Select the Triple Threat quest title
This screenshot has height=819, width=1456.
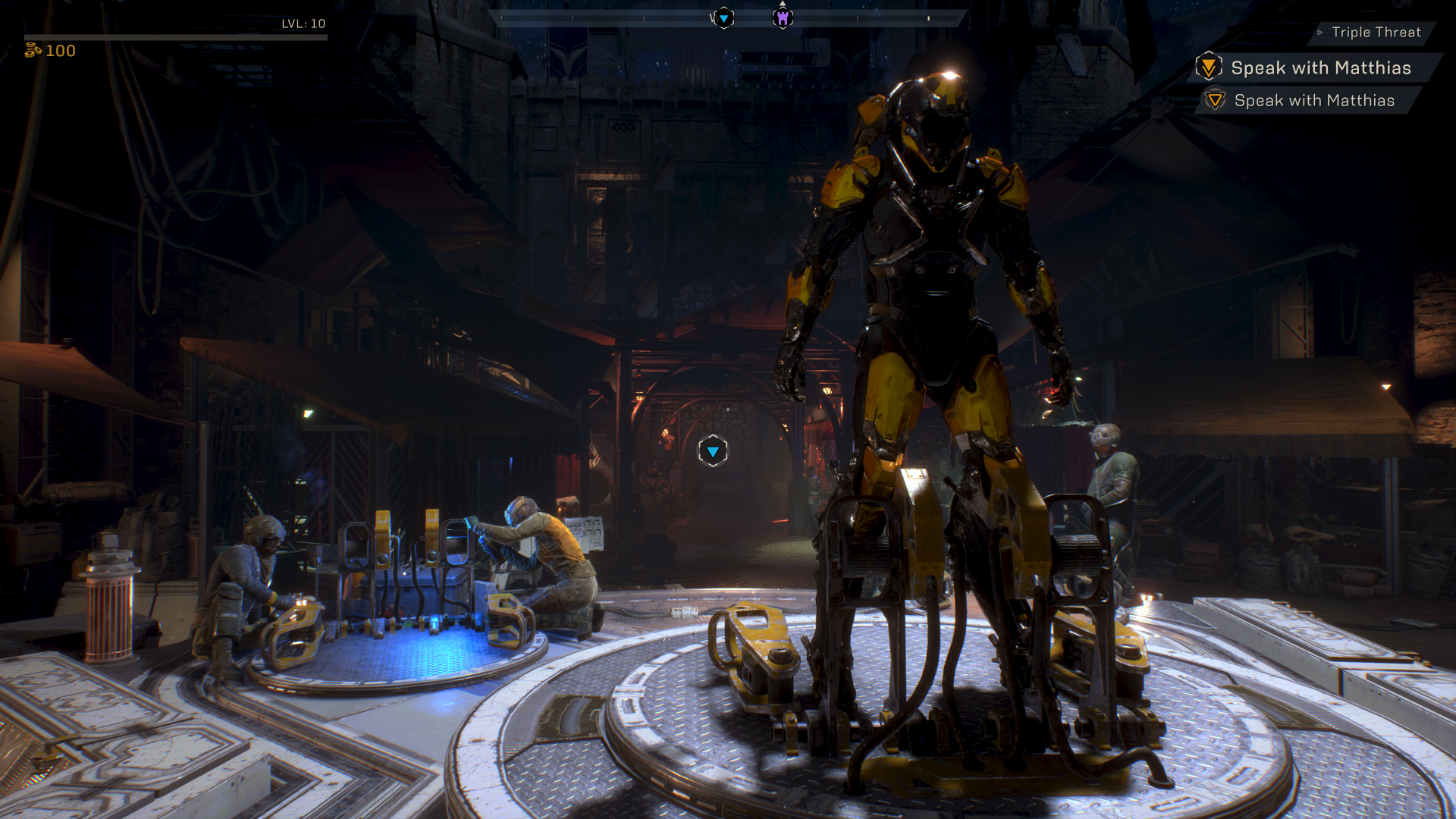tap(1376, 33)
